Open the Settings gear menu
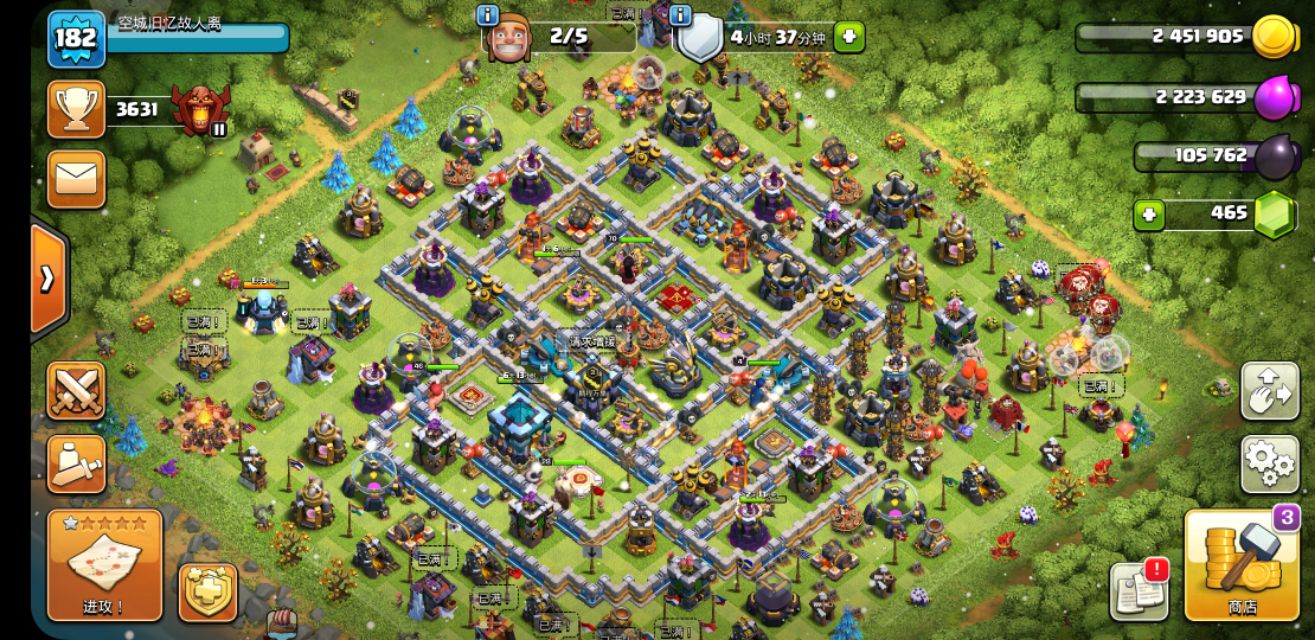Screen dimensions: 1315x640 coord(1269,463)
